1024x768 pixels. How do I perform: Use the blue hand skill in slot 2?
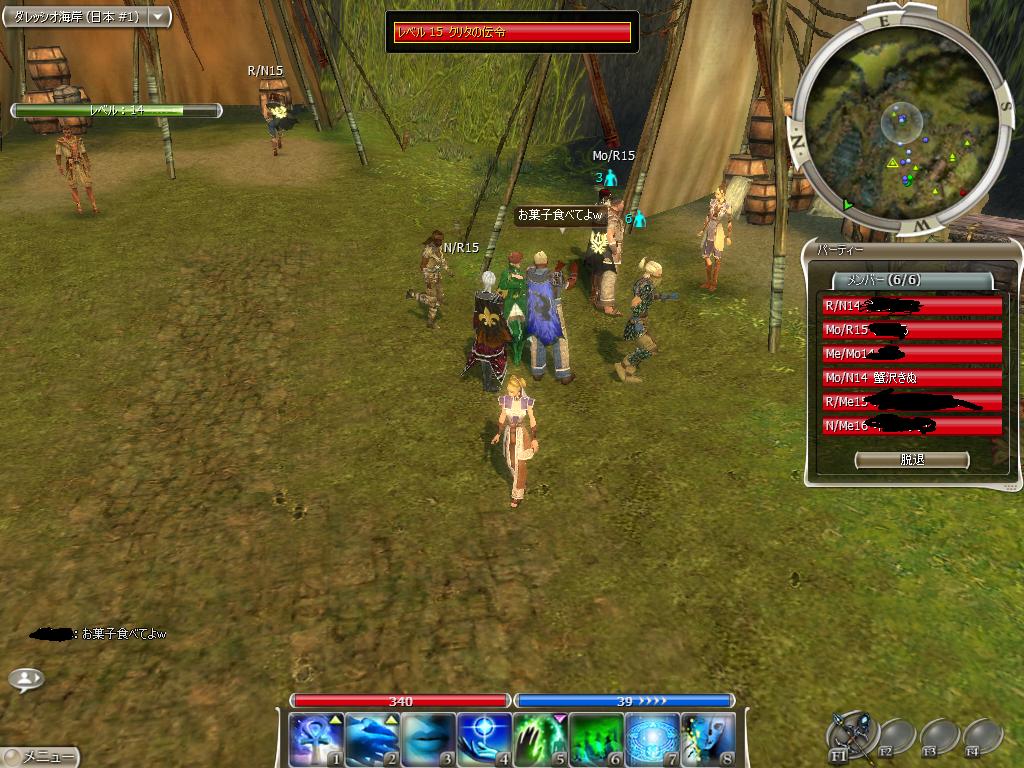[x=372, y=739]
